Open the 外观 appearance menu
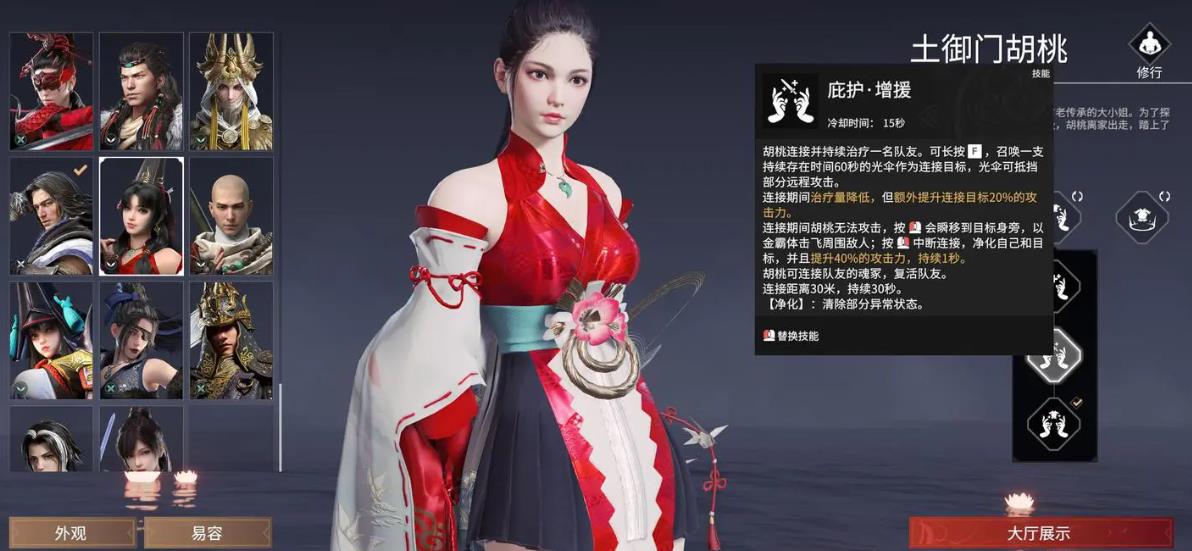This screenshot has height=551, width=1192. [x=70, y=533]
